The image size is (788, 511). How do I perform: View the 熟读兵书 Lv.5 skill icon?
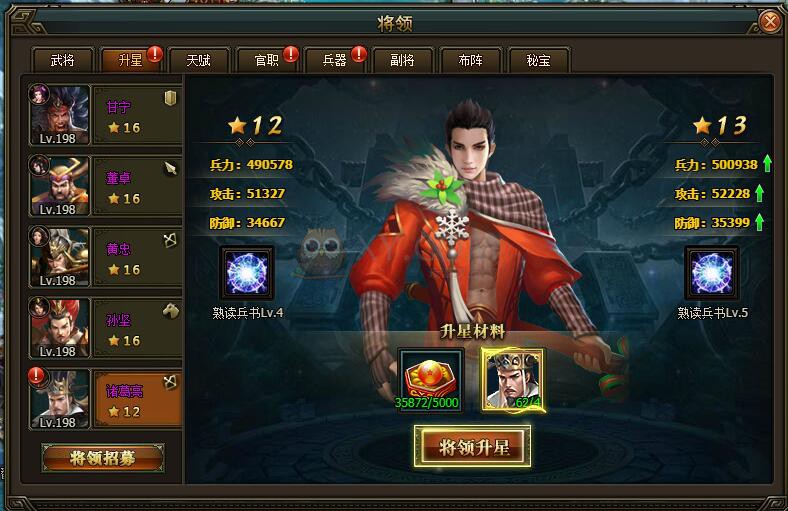[711, 273]
